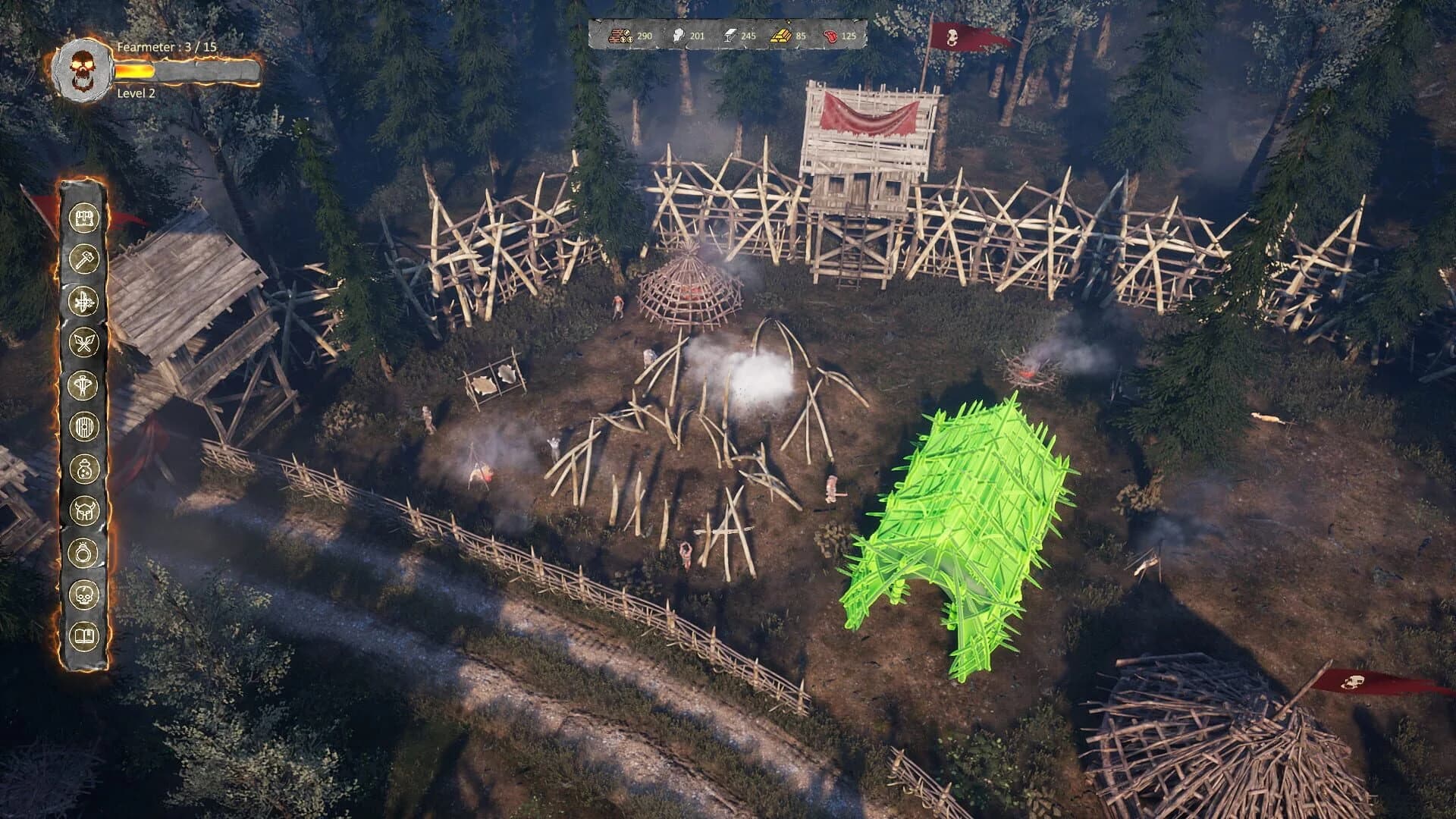Viewport: 1456px width, 819px height.
Task: Select the spear weapon sidebar icon
Action: (83, 384)
